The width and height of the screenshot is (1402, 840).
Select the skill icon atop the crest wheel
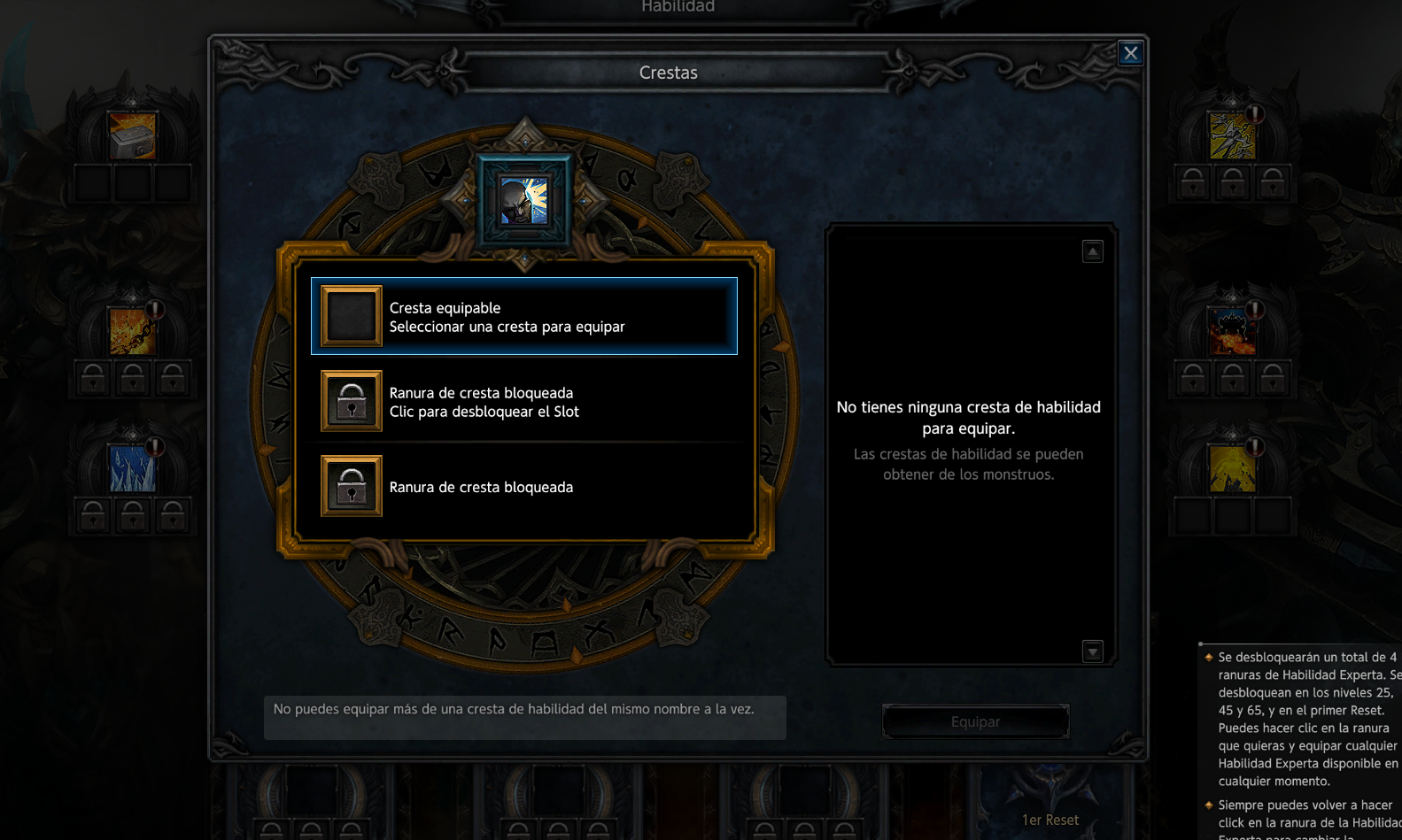click(523, 201)
